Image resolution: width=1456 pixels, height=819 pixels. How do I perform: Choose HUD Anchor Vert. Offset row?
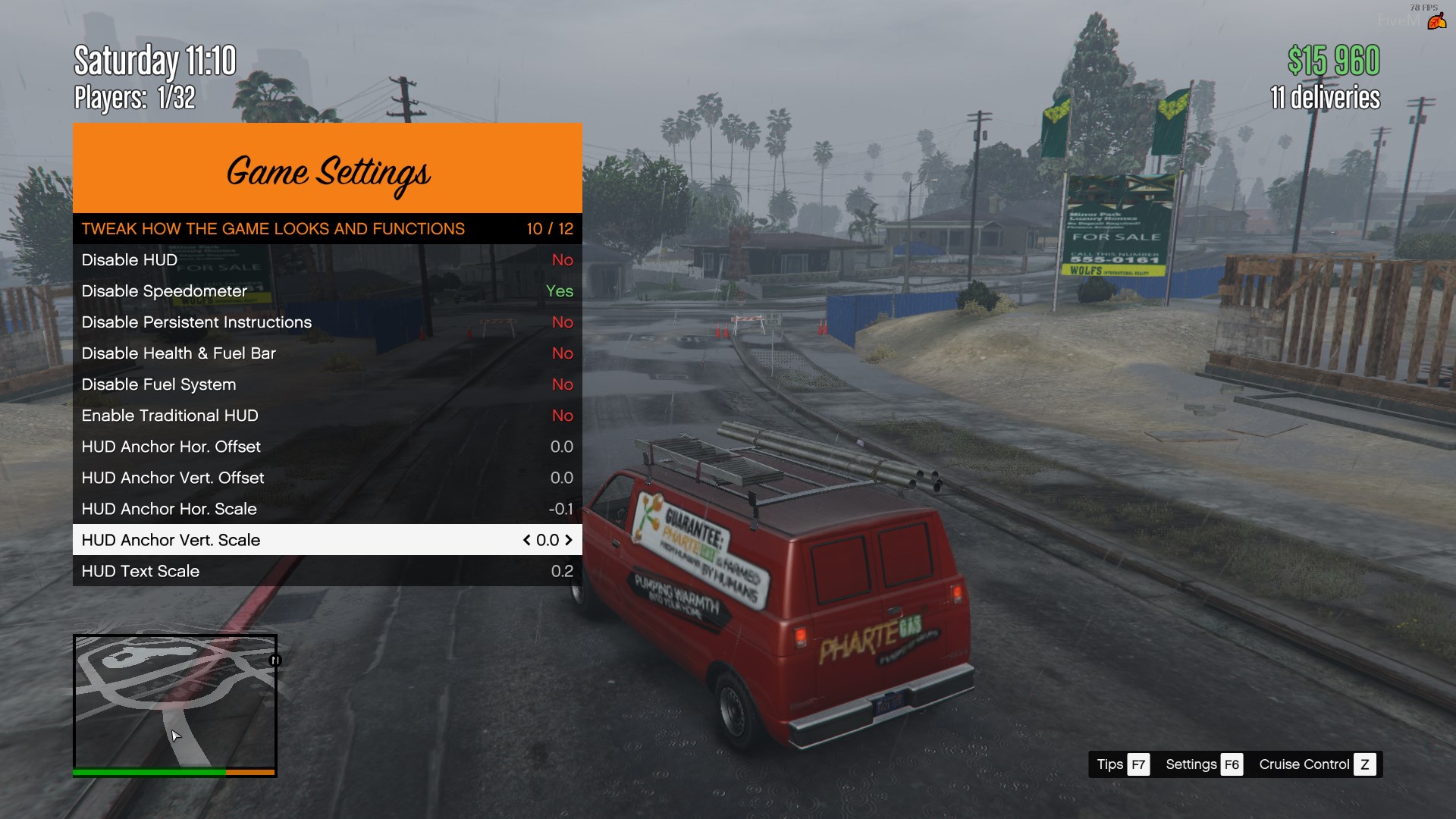pos(327,478)
